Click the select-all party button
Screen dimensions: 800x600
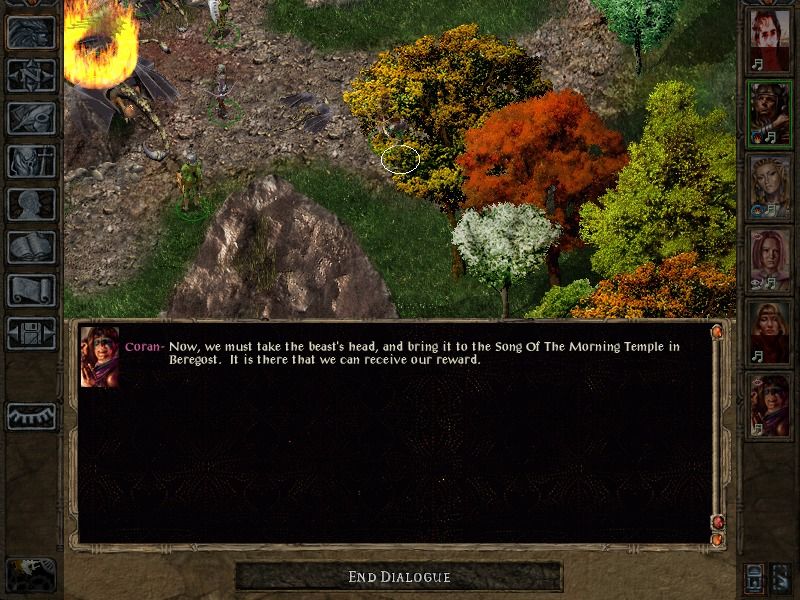click(x=755, y=577)
